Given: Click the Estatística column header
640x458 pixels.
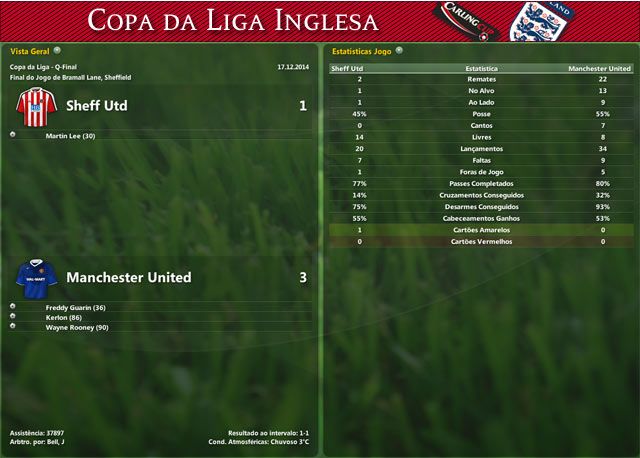Looking at the screenshot, I should click(483, 69).
